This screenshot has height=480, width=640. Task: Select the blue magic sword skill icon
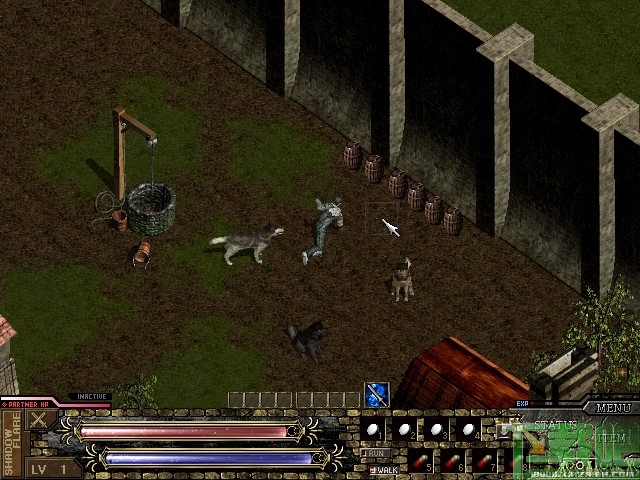pyautogui.click(x=376, y=394)
